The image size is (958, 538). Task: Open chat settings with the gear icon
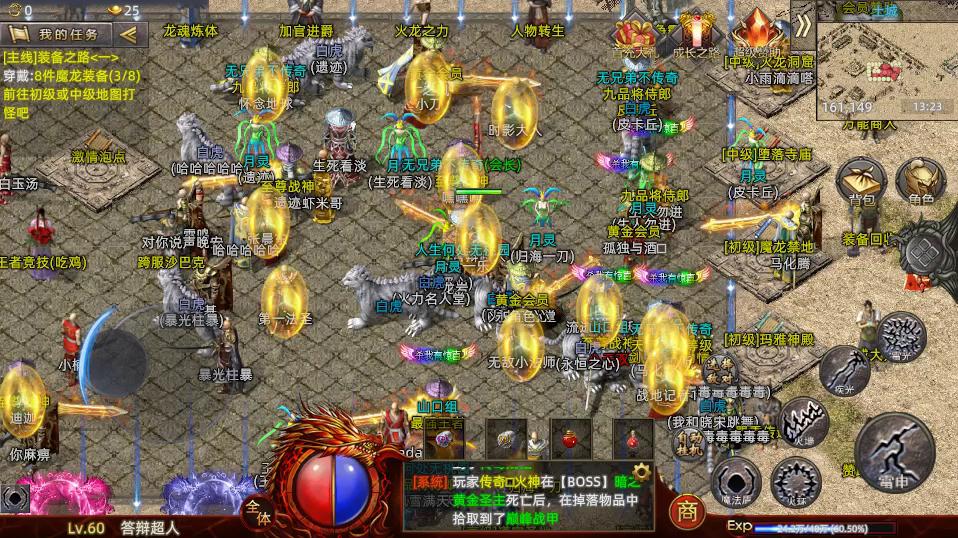641,470
